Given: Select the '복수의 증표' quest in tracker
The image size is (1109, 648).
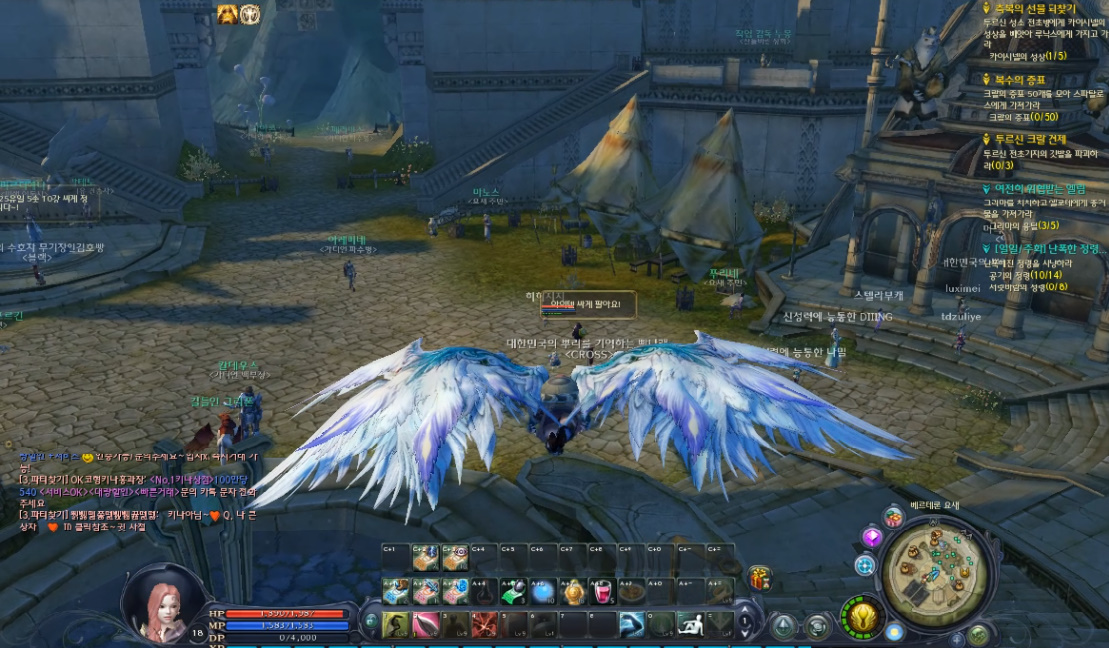Looking at the screenshot, I should 1019,79.
